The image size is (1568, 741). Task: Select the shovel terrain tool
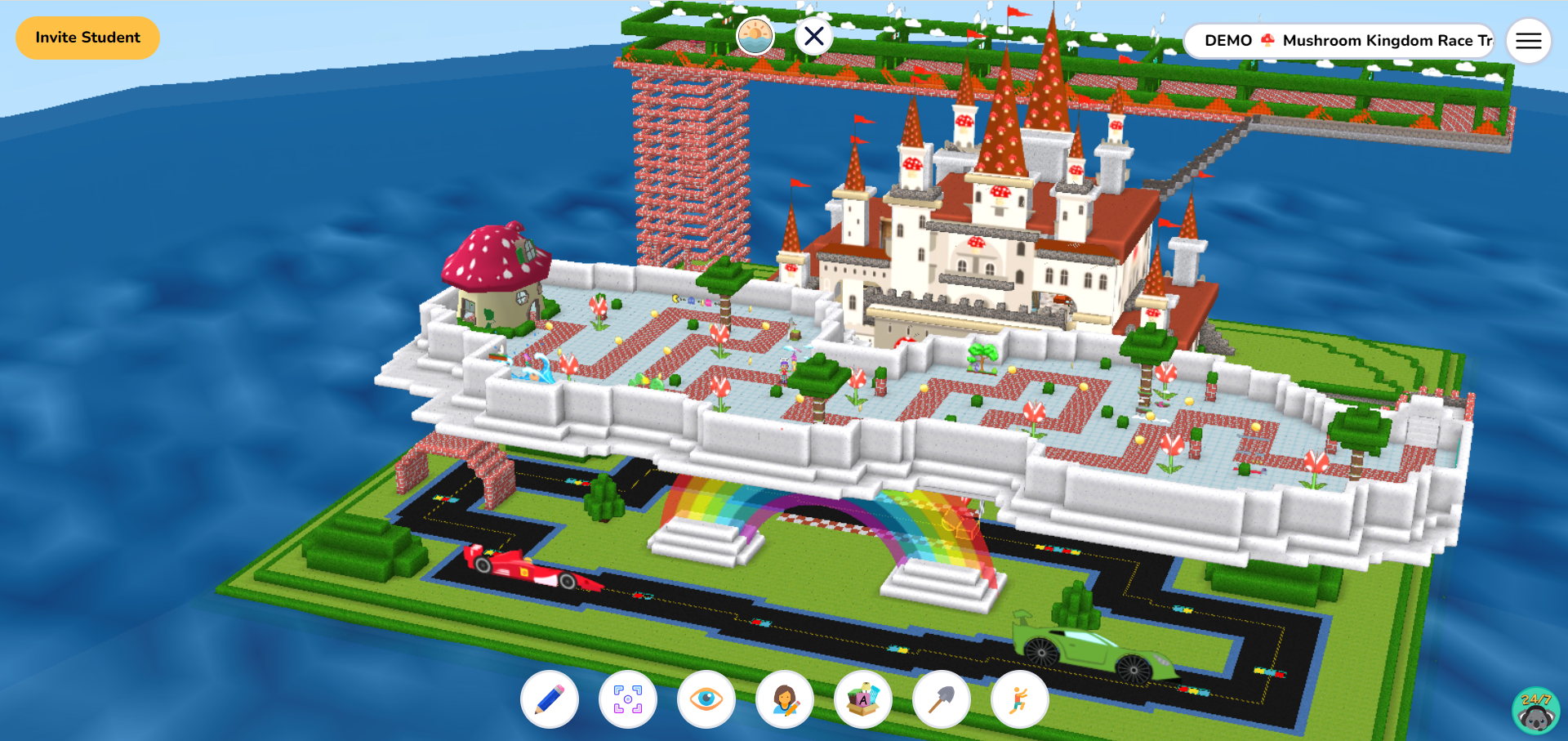pos(942,699)
